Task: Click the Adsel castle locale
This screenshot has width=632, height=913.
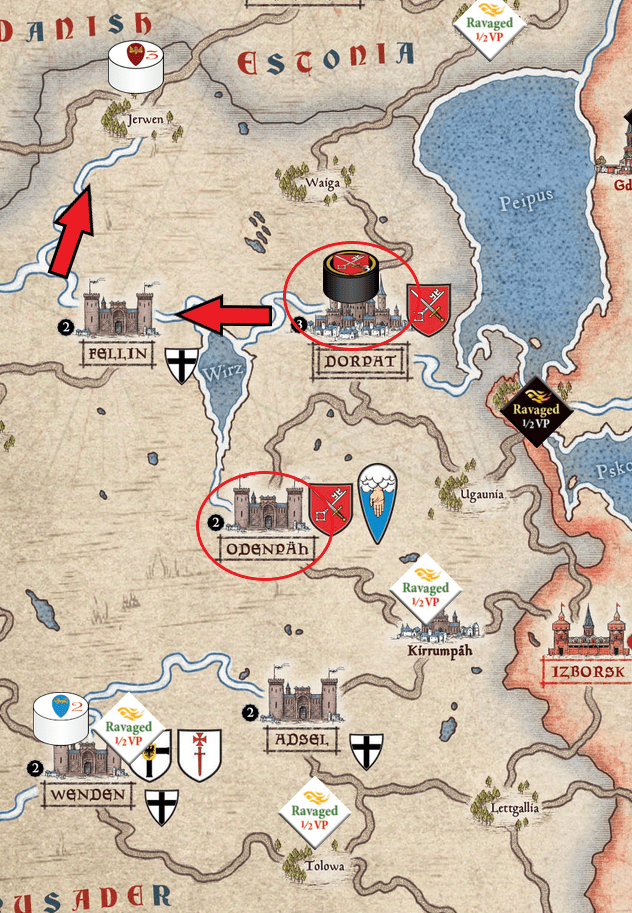Action: coord(303,701)
